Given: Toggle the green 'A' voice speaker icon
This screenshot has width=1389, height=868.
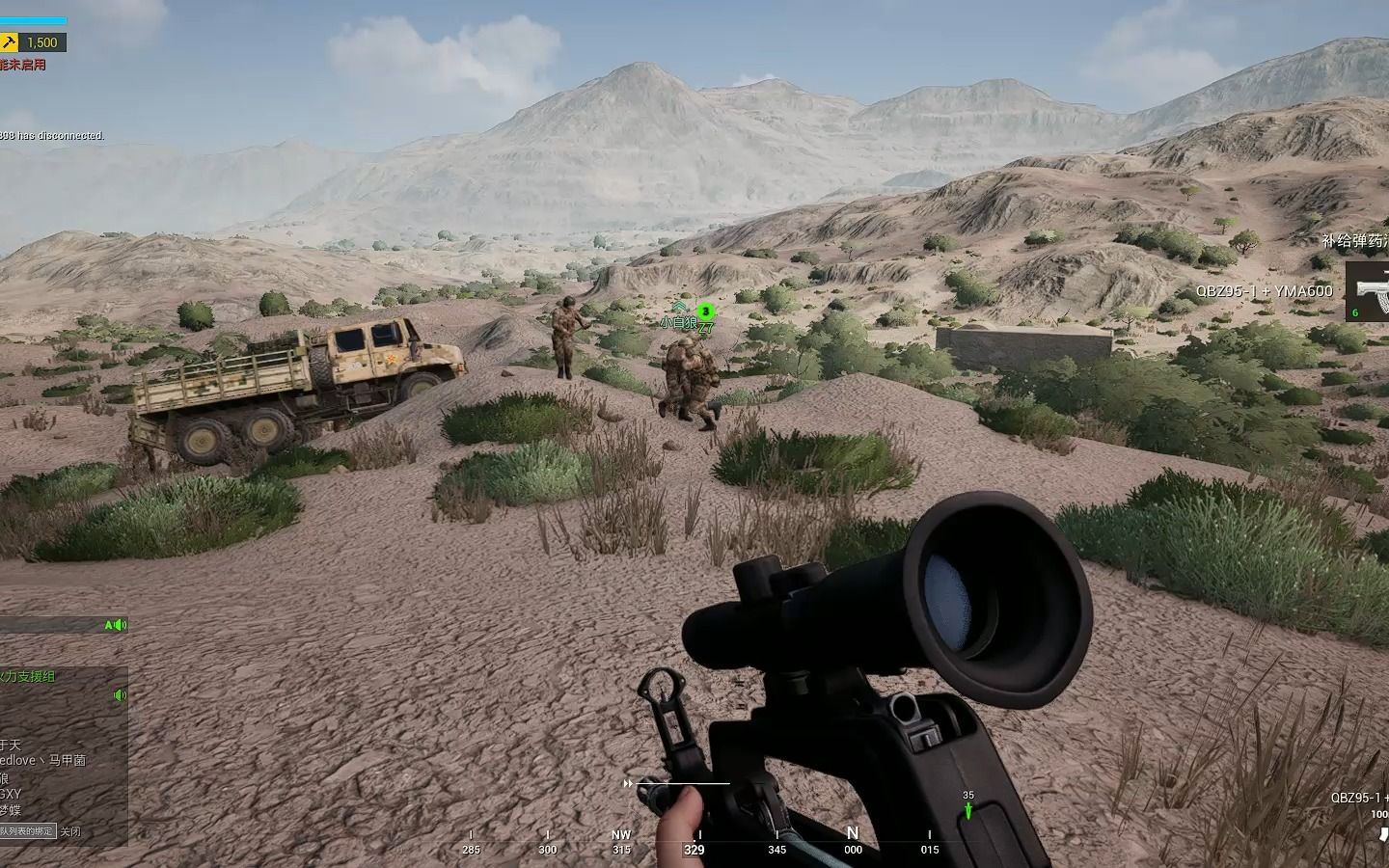Looking at the screenshot, I should (115, 625).
